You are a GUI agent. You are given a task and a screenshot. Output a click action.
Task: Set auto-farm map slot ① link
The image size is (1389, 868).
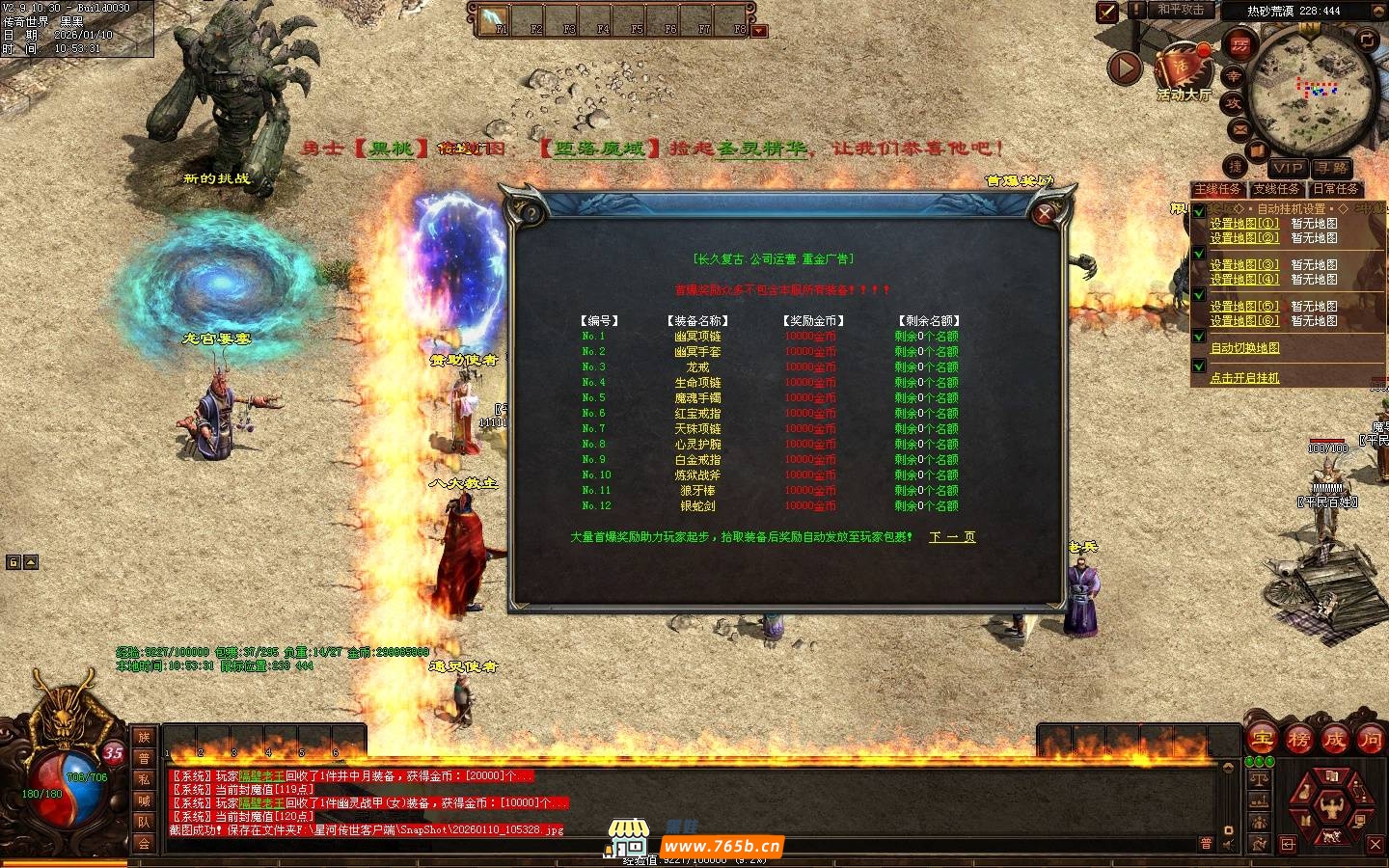(1244, 223)
